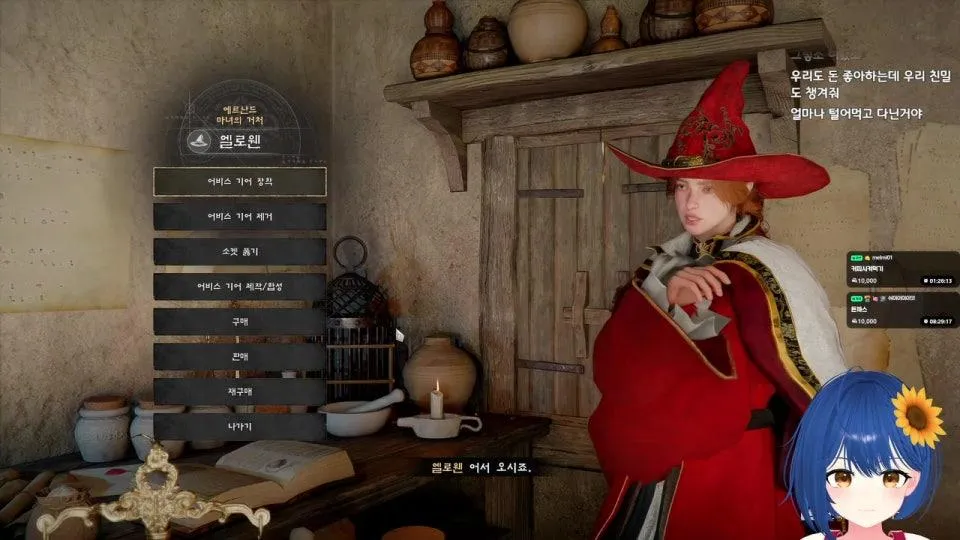960x540 pixels.
Task: Open the 구매 (buy) menu
Action: coord(240,322)
